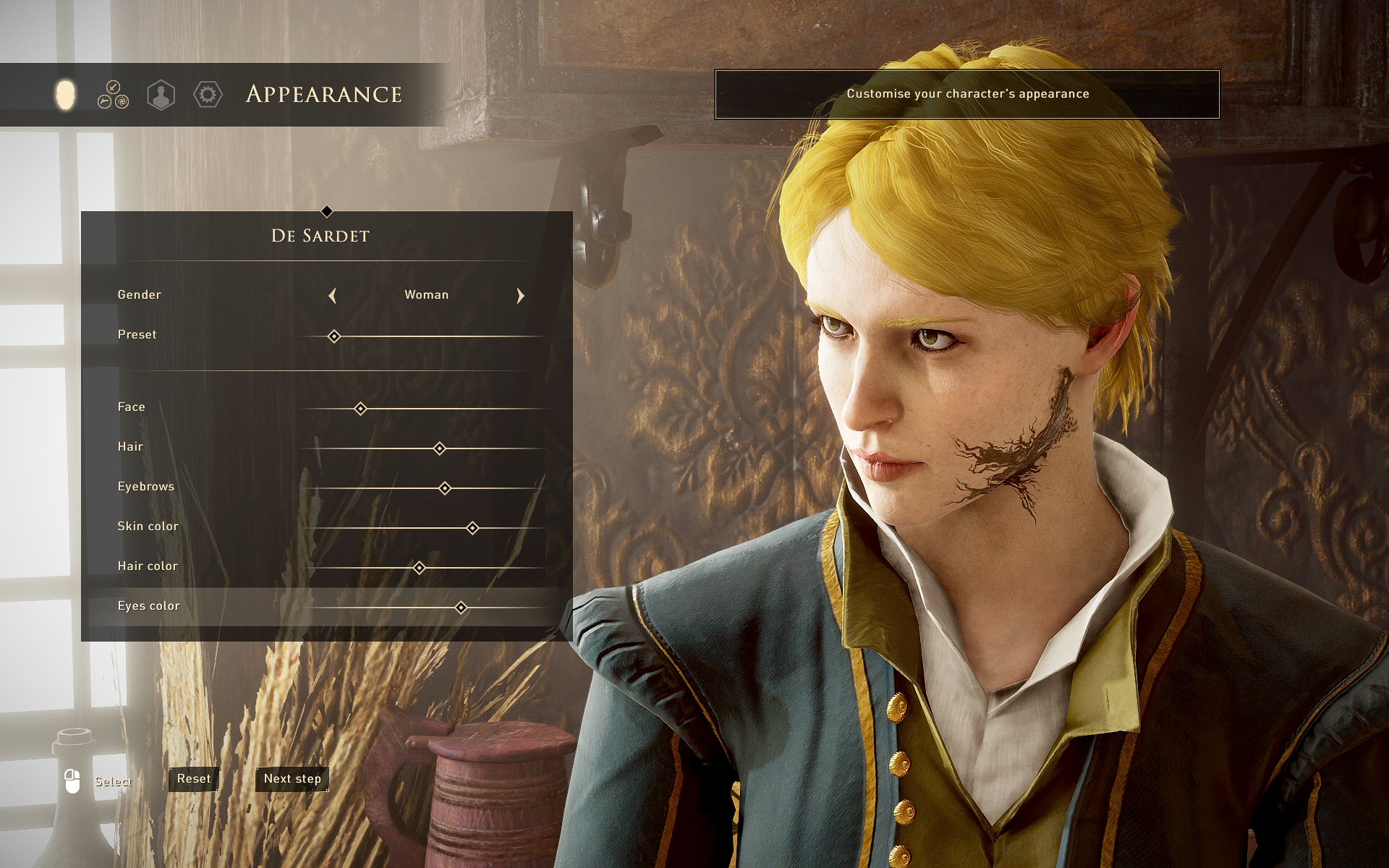
Task: Click the Preset slider handle
Action: click(x=334, y=336)
